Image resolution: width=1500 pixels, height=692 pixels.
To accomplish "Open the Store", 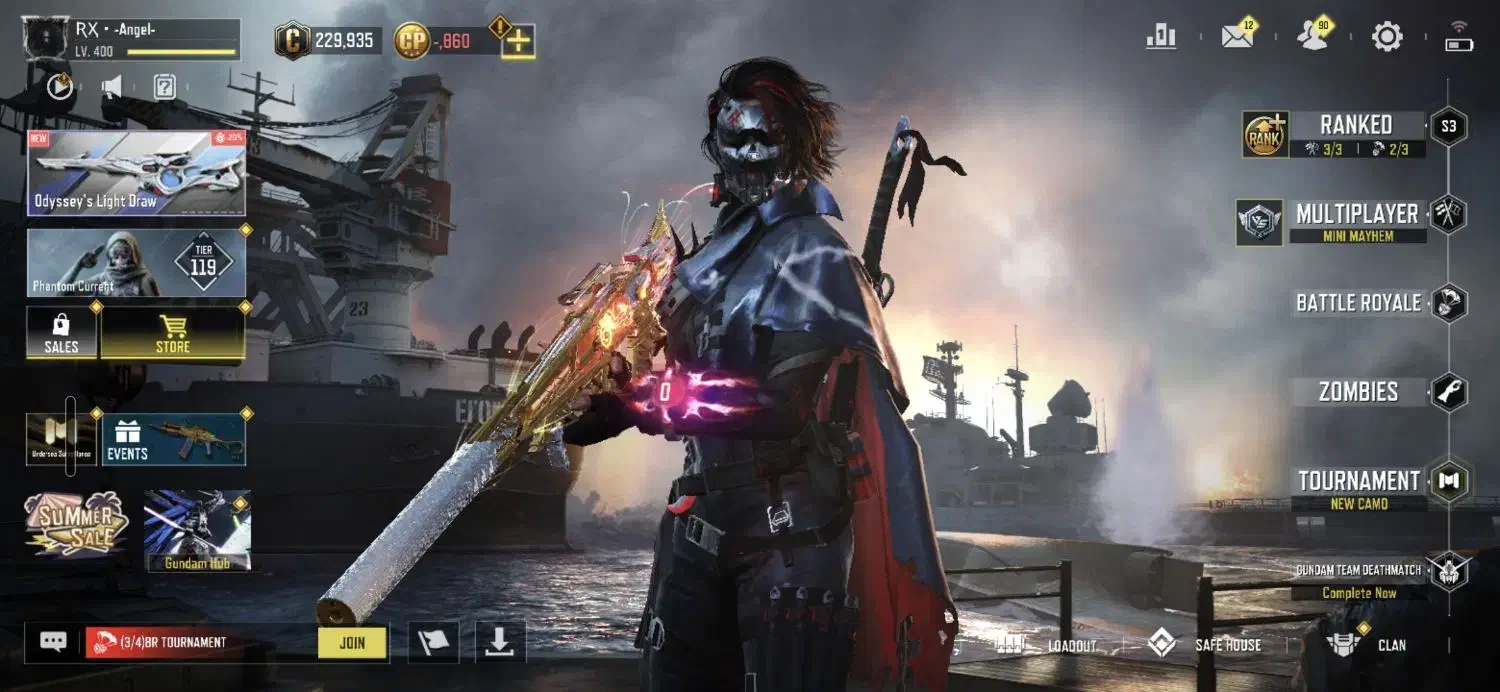I will (172, 333).
